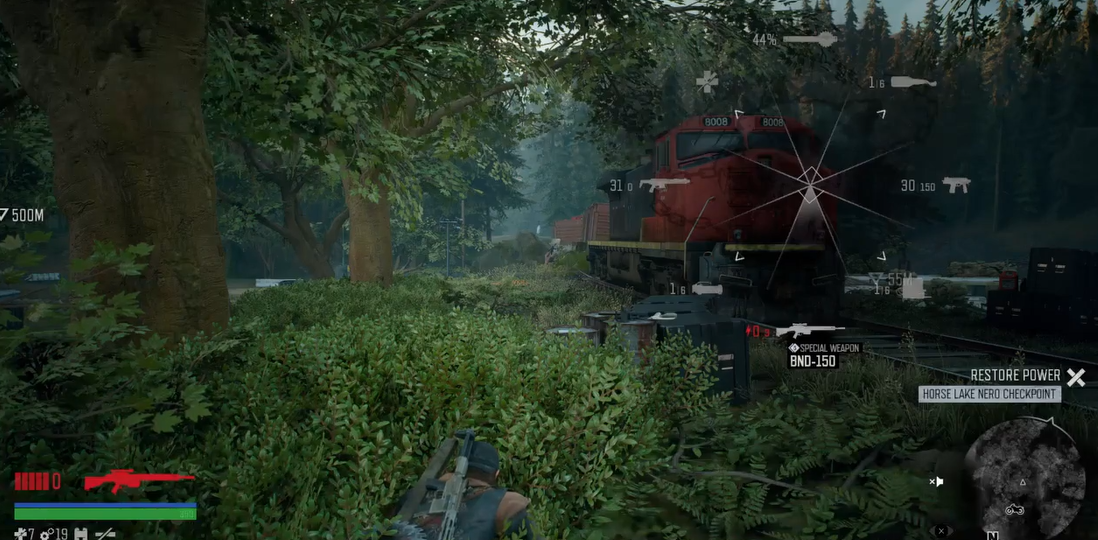Select the red equipped rifle HUD icon
The height and width of the screenshot is (540, 1098).
tap(138, 481)
